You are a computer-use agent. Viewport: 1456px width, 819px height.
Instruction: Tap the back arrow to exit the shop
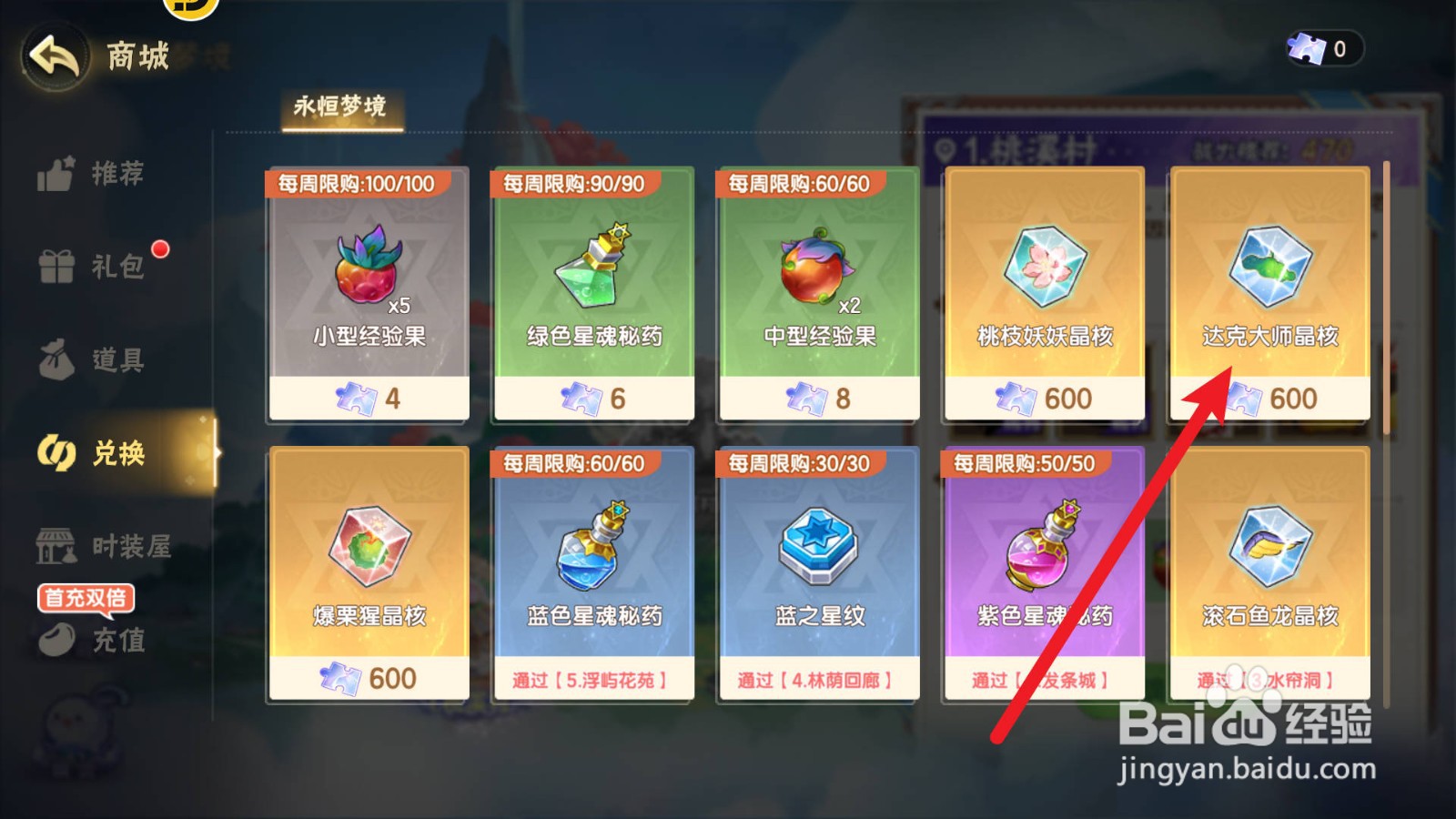(55, 56)
